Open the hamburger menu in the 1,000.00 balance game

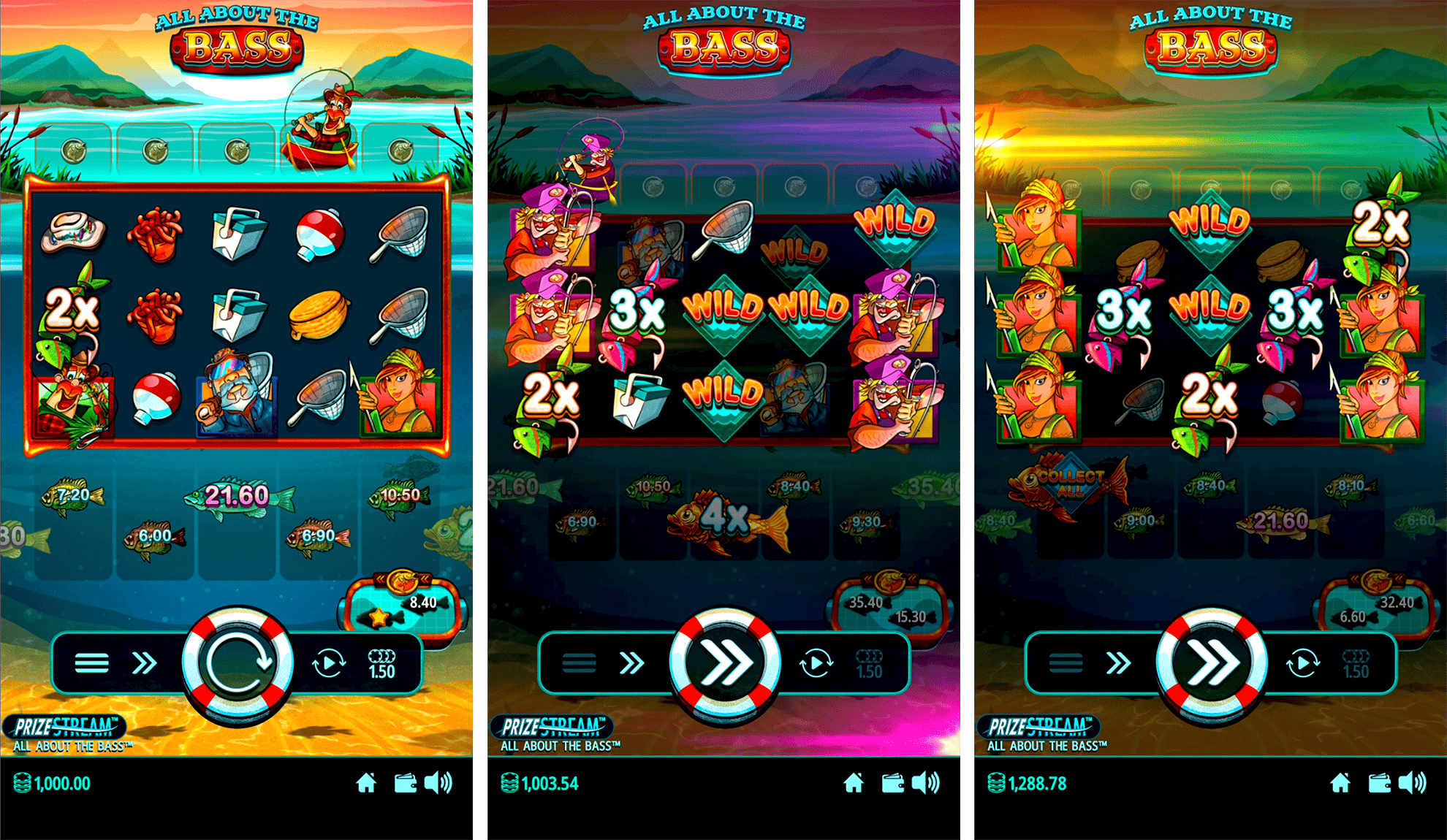pos(91,663)
